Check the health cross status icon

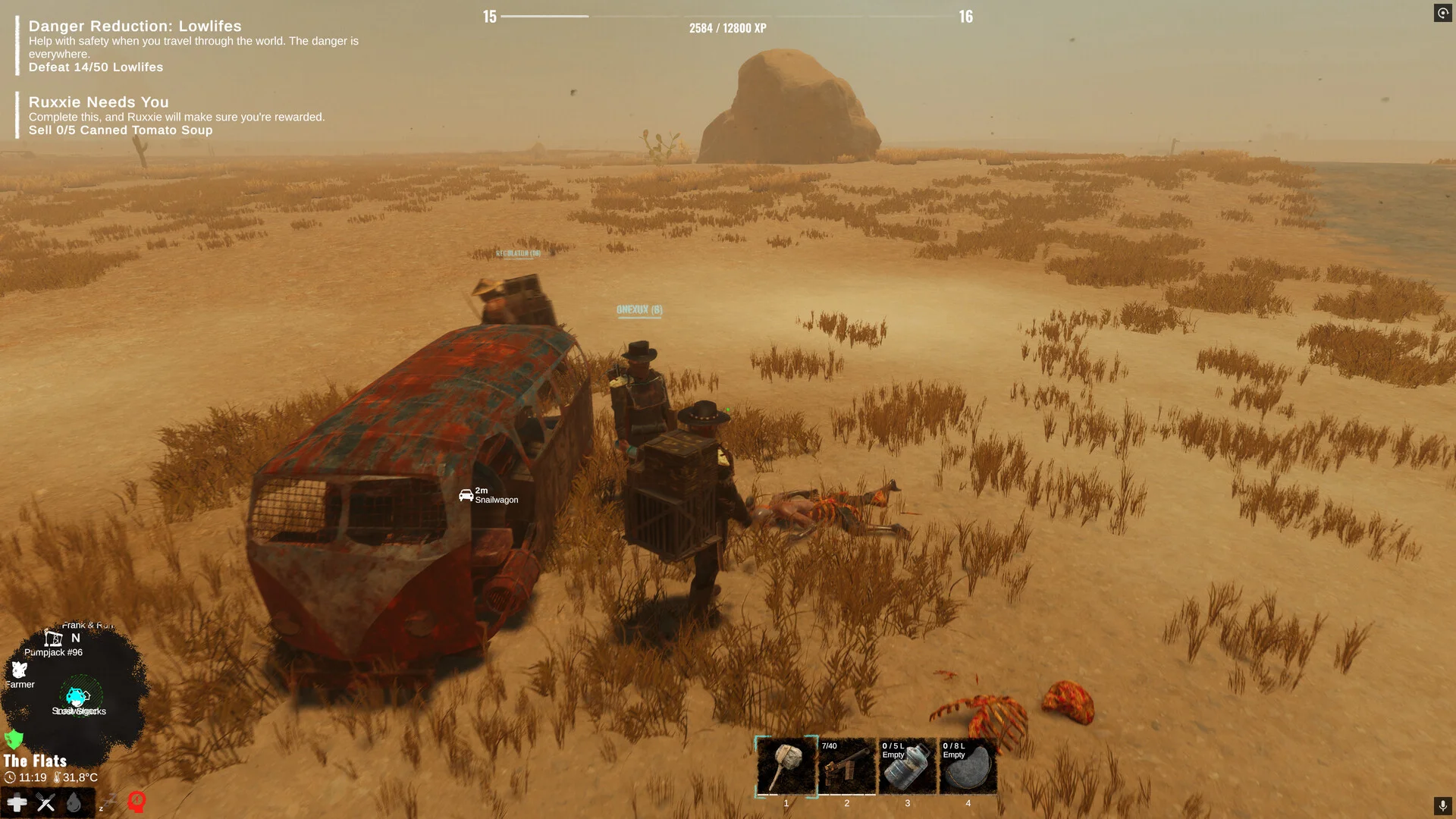[17, 802]
